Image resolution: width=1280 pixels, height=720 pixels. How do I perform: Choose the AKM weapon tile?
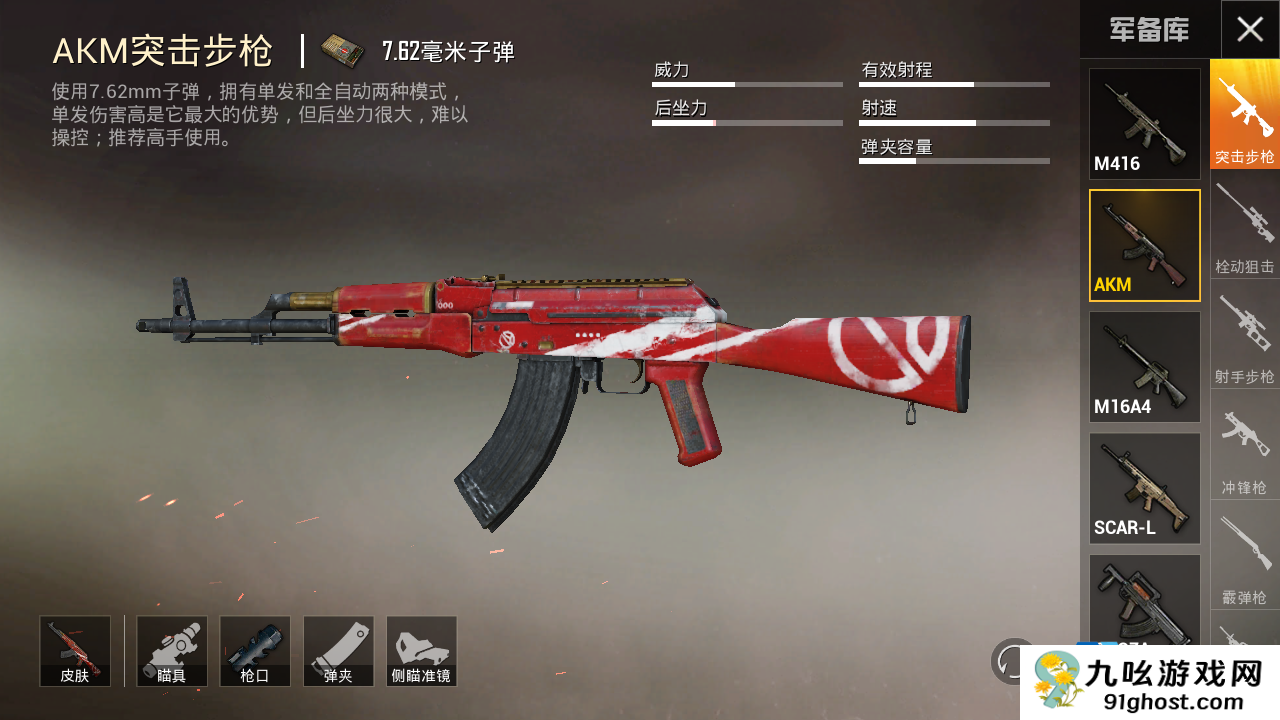[1144, 245]
